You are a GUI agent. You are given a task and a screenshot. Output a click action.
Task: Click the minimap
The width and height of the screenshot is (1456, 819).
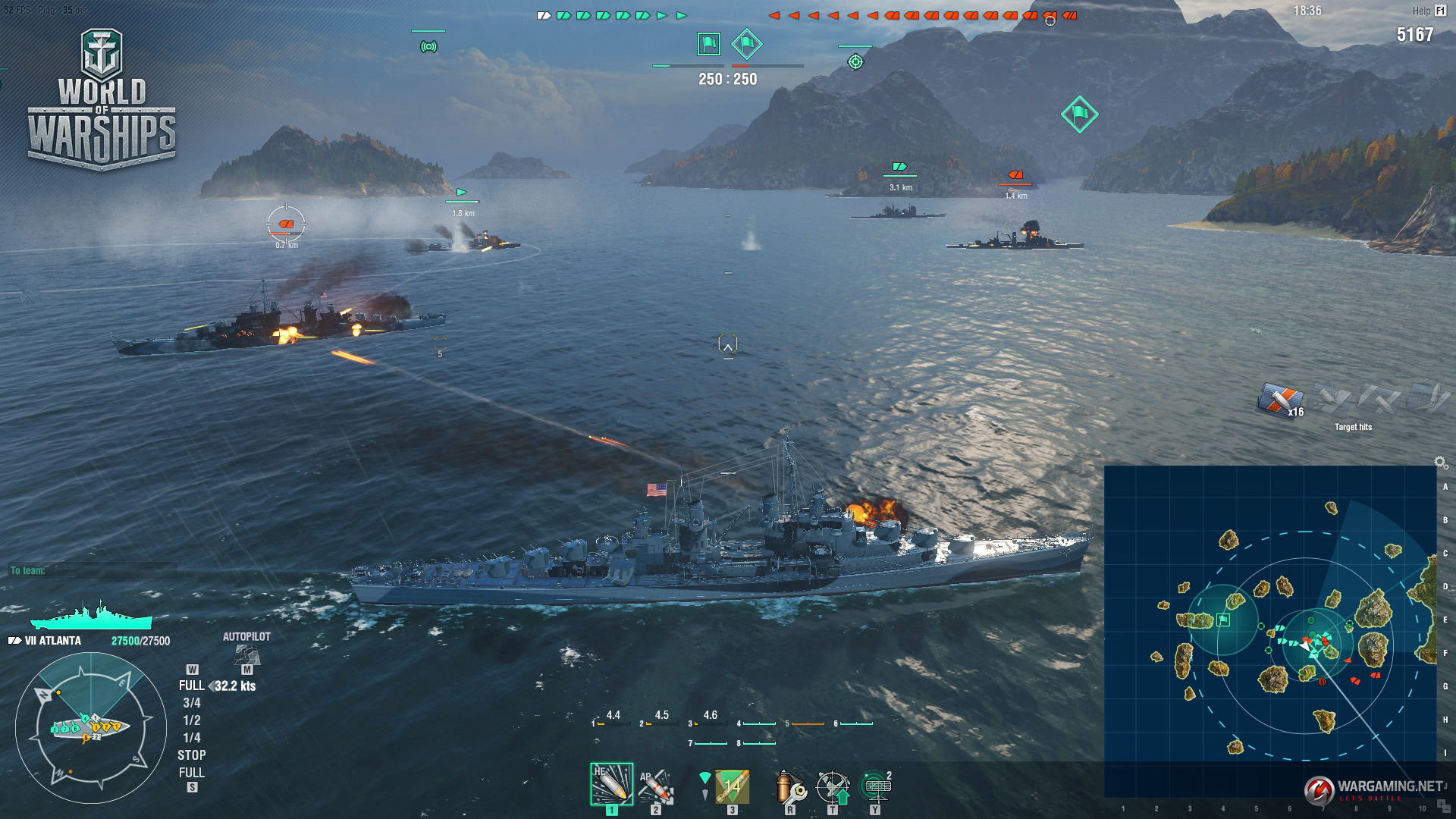[1270, 631]
